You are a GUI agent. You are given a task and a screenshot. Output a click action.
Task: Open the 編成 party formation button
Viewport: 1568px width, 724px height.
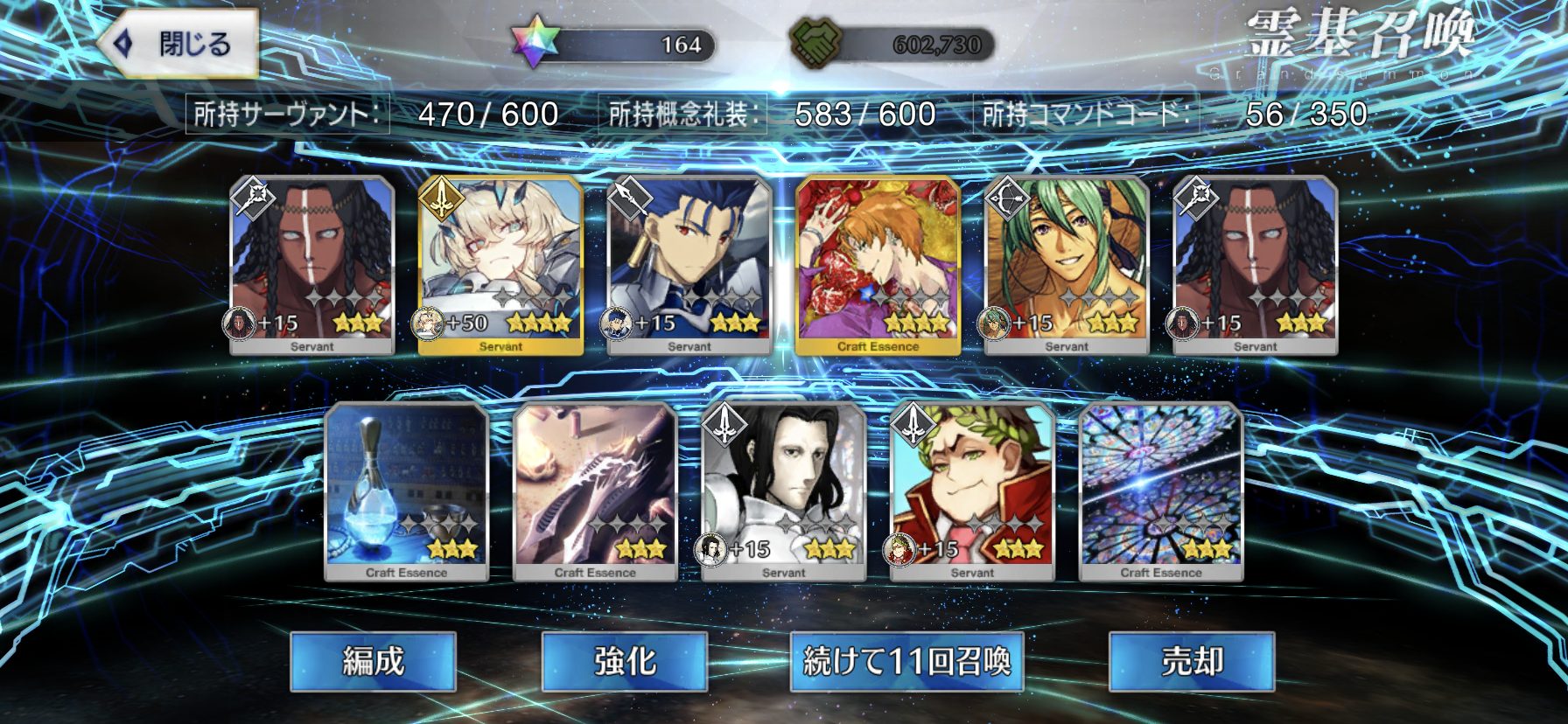point(374,661)
